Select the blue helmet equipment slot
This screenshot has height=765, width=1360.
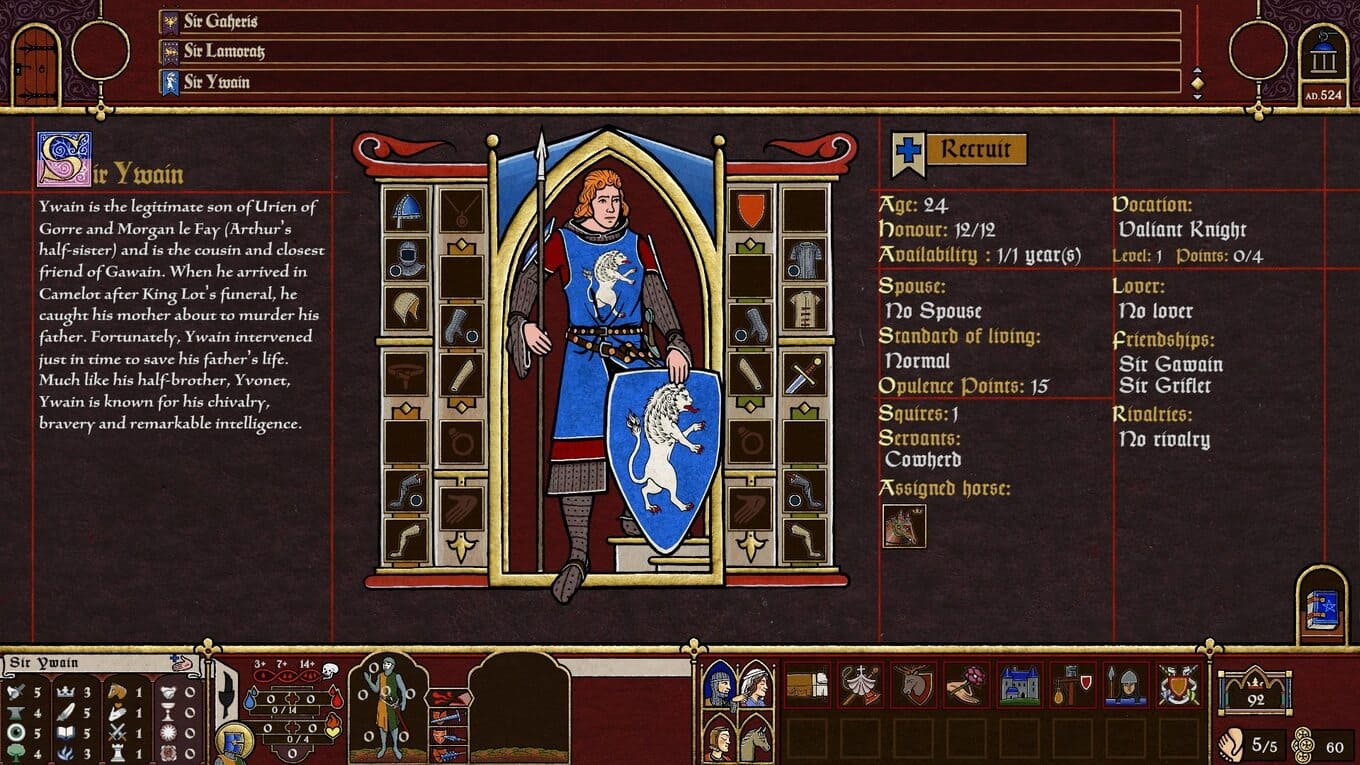click(406, 210)
